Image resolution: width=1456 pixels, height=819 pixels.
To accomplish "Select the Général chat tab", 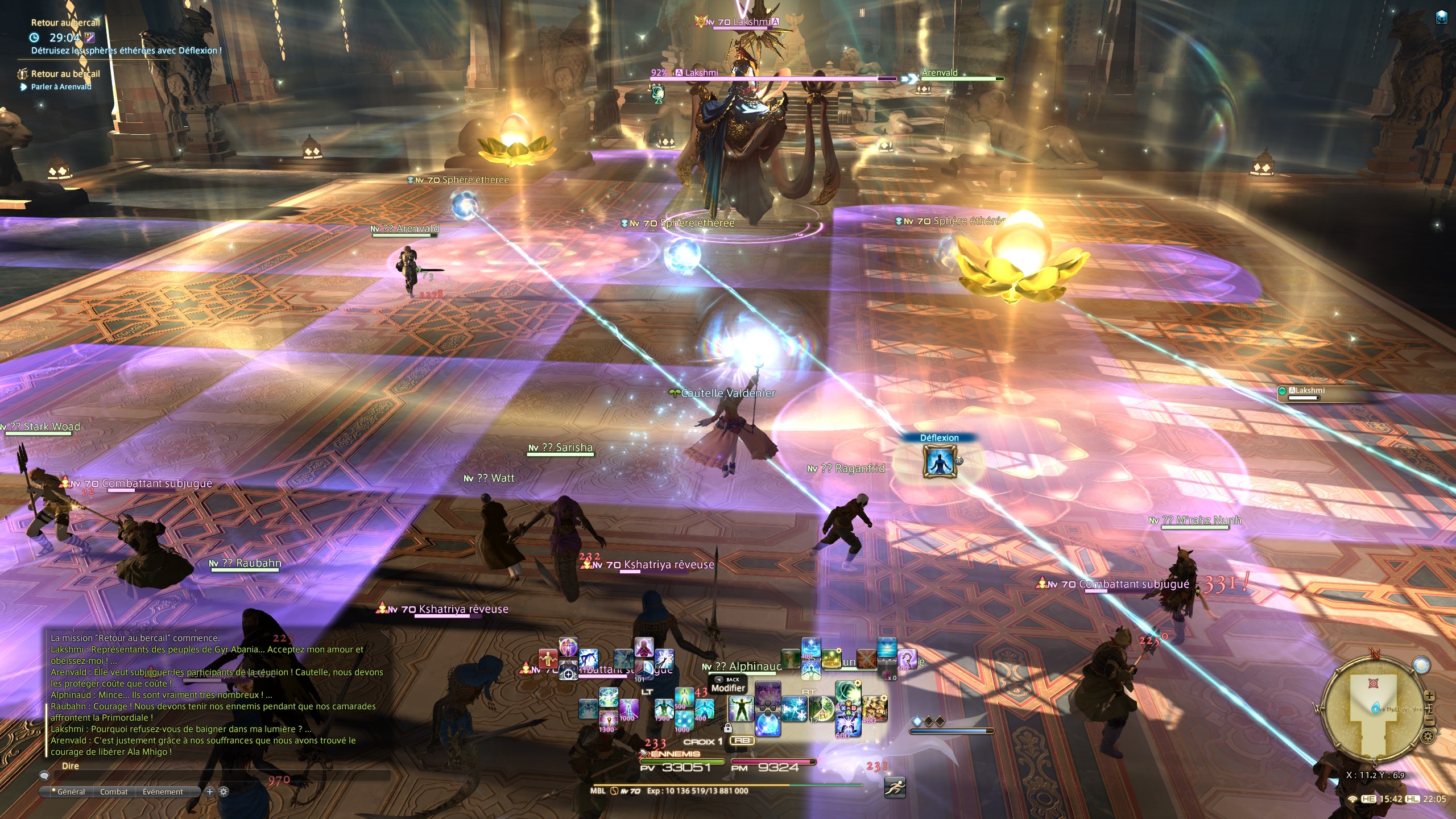I will point(71,792).
